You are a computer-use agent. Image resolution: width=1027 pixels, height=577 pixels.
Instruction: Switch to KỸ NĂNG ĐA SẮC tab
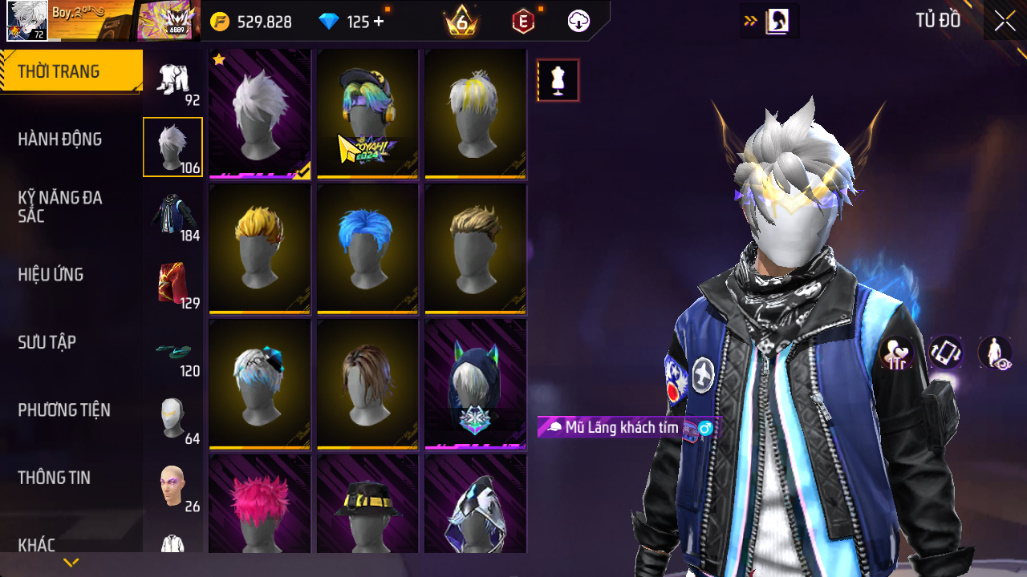(60, 206)
